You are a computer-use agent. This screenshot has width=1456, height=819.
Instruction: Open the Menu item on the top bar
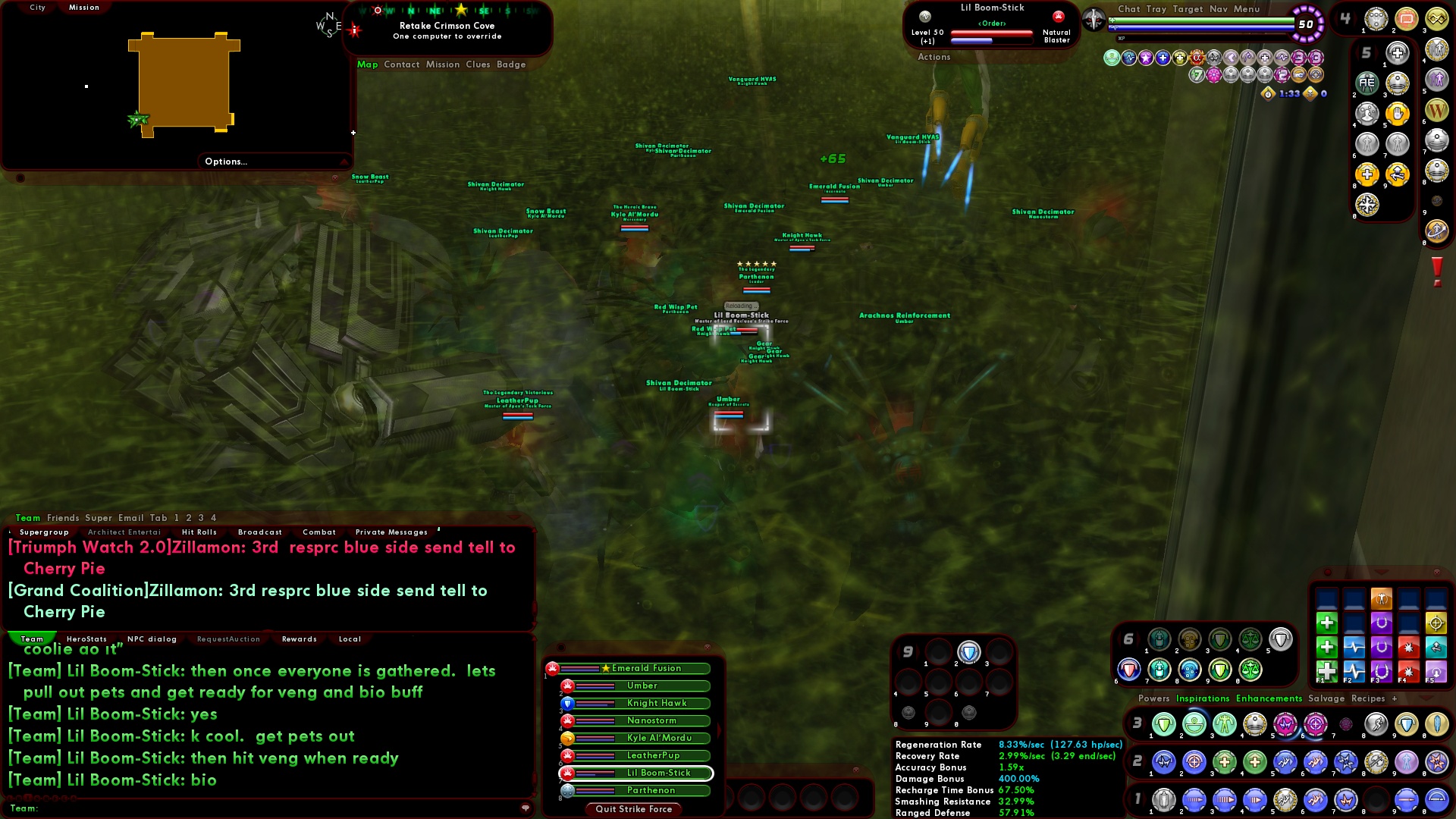point(1247,9)
